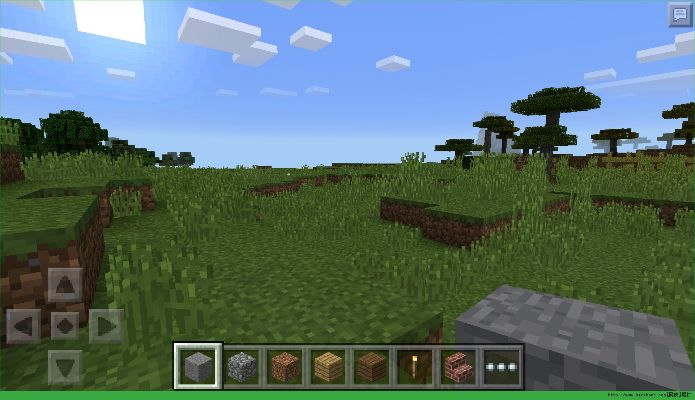This screenshot has width=695, height=400.
Task: Tap the move forward arrow button
Action: [x=65, y=285]
